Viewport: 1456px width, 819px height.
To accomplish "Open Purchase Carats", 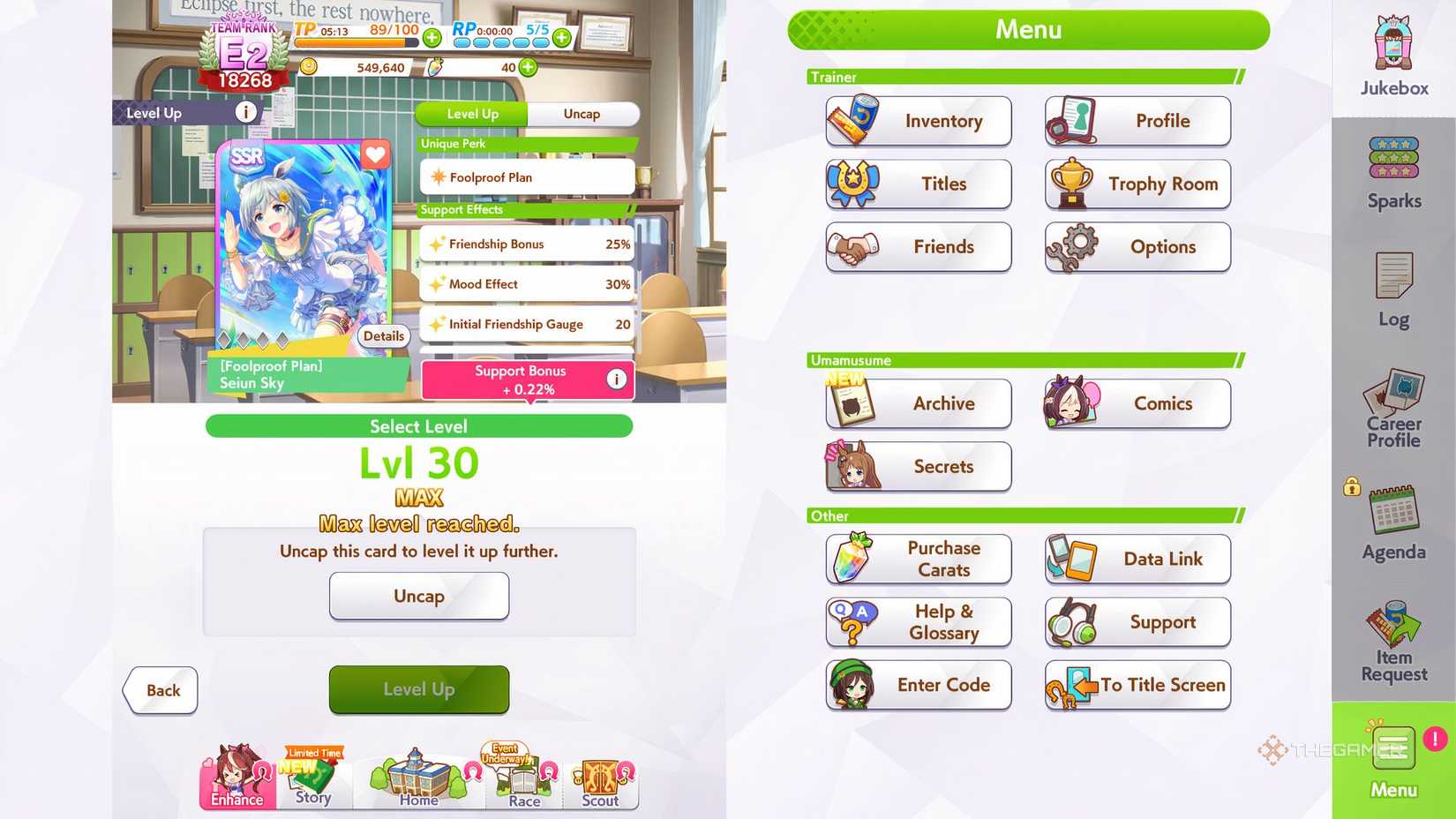I will [x=918, y=559].
